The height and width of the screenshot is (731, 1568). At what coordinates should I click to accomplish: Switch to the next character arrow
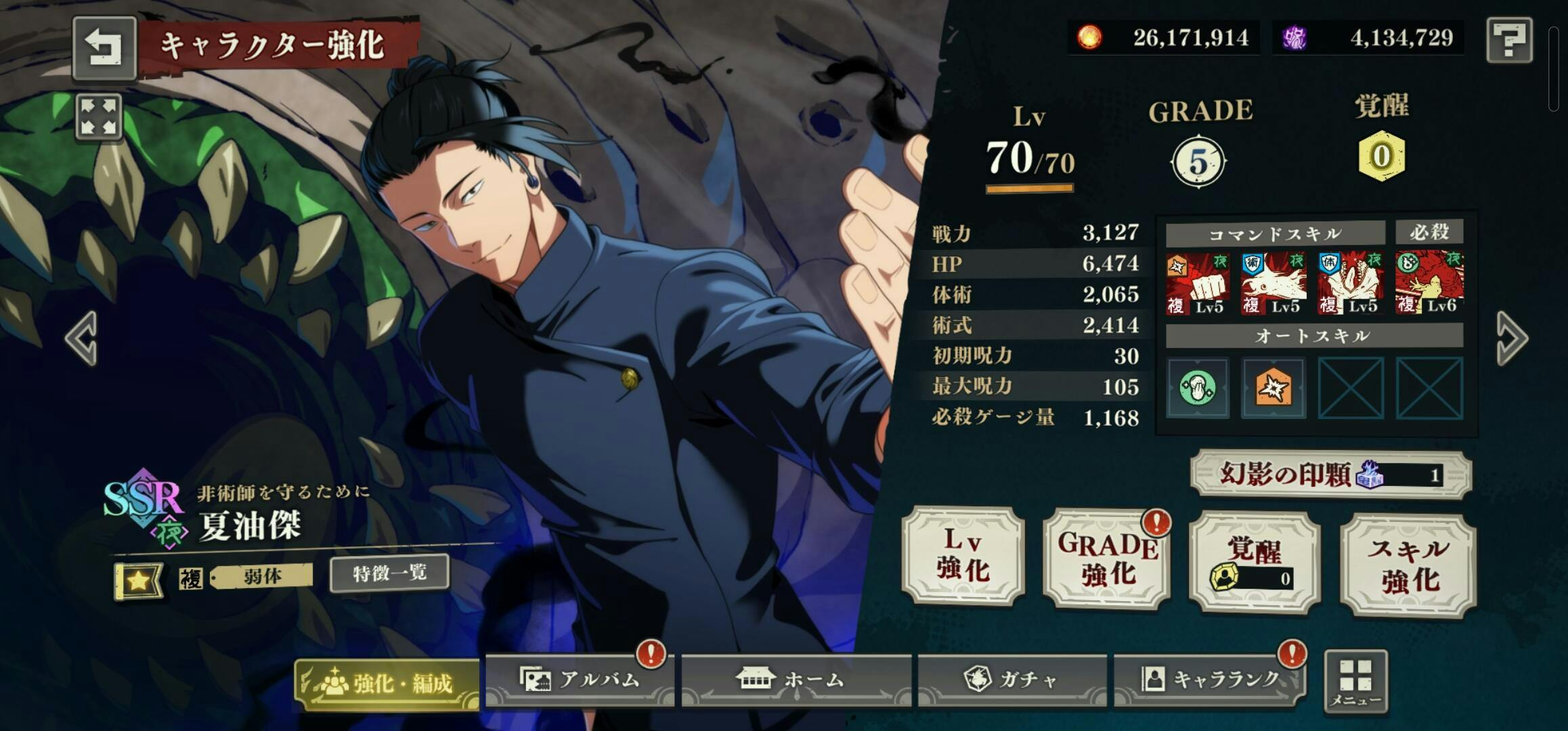1511,338
